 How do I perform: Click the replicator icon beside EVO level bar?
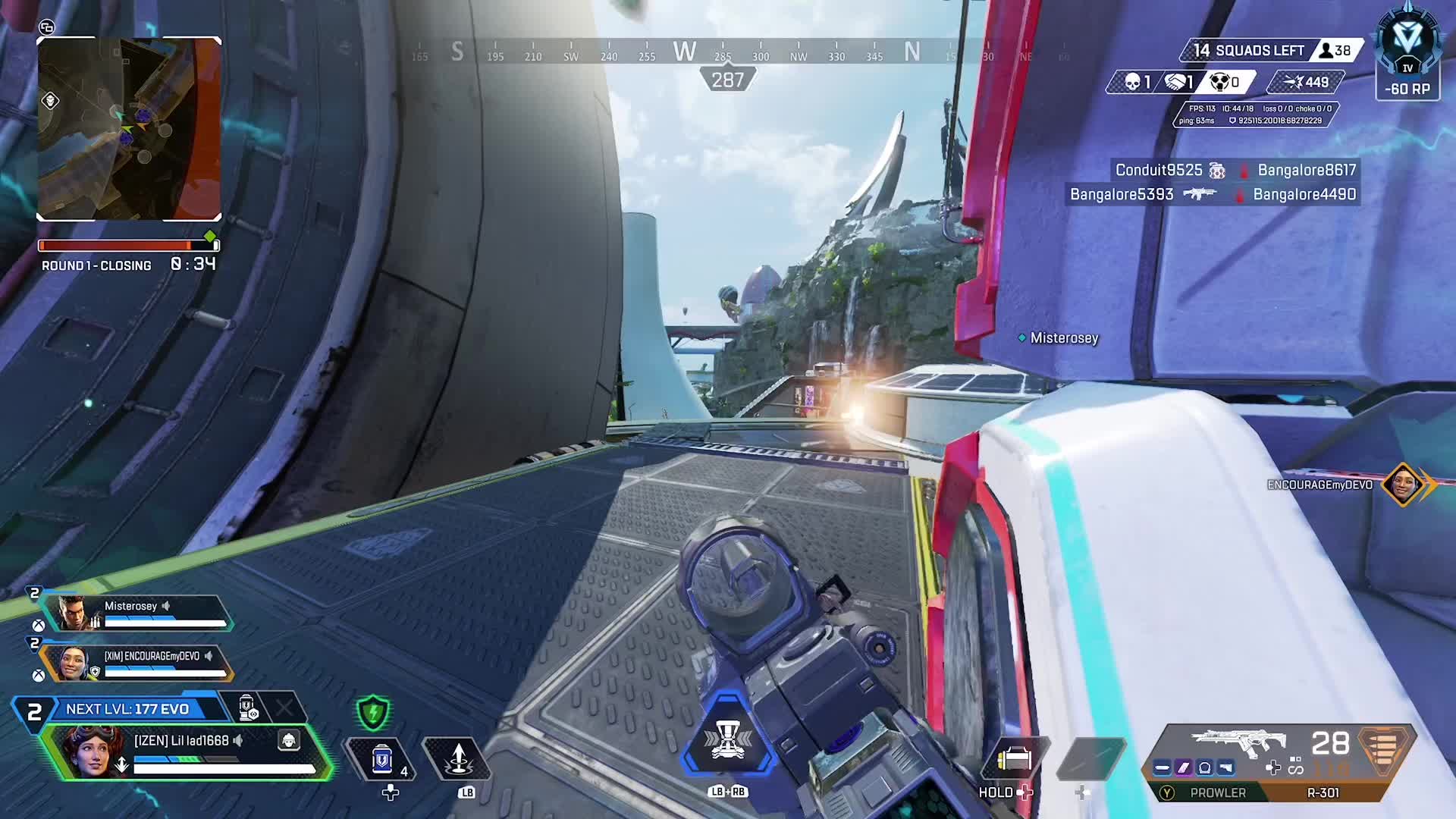pyautogui.click(x=248, y=708)
